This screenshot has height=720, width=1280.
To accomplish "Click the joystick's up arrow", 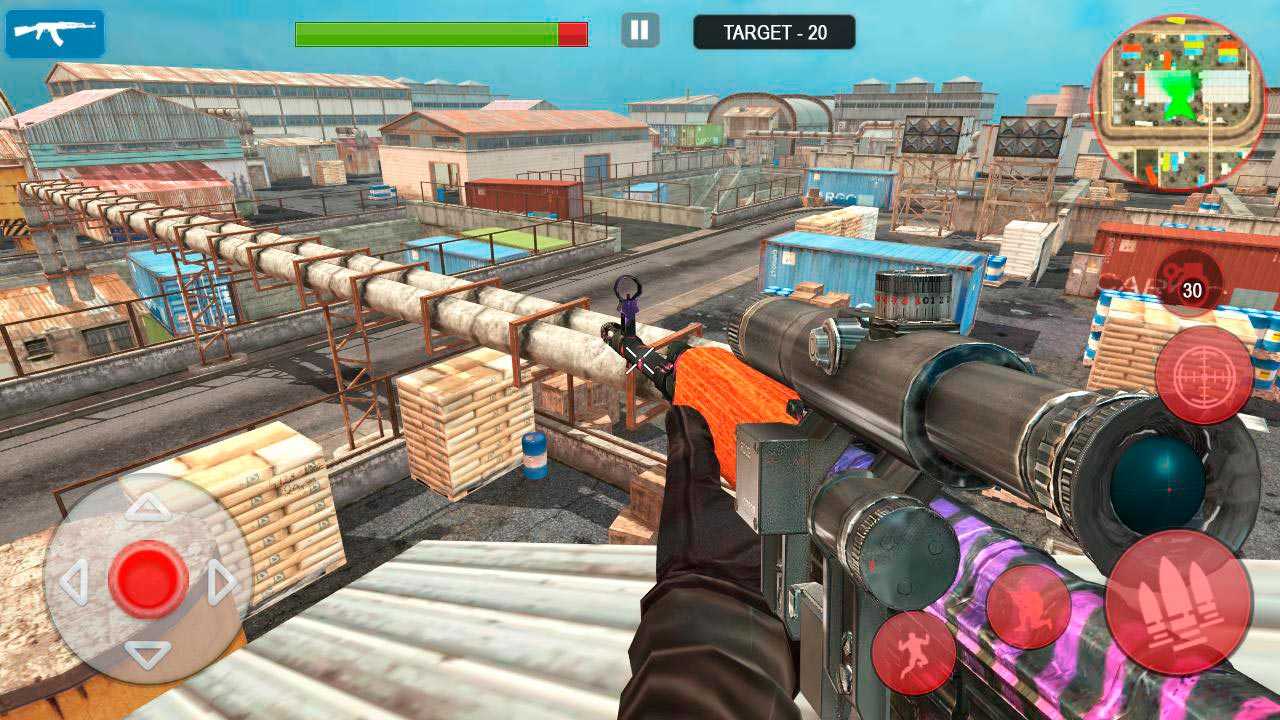I will [148, 507].
